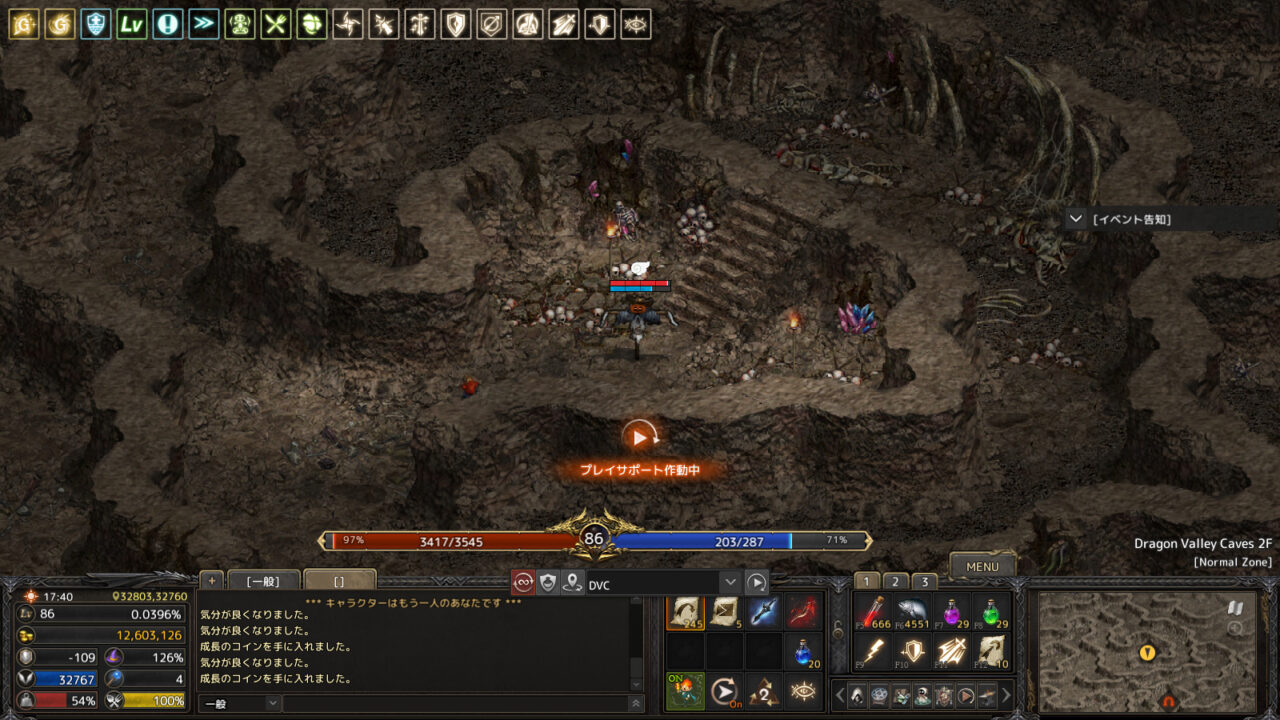Expand the イベント告知 event notice panel

click(x=1076, y=219)
